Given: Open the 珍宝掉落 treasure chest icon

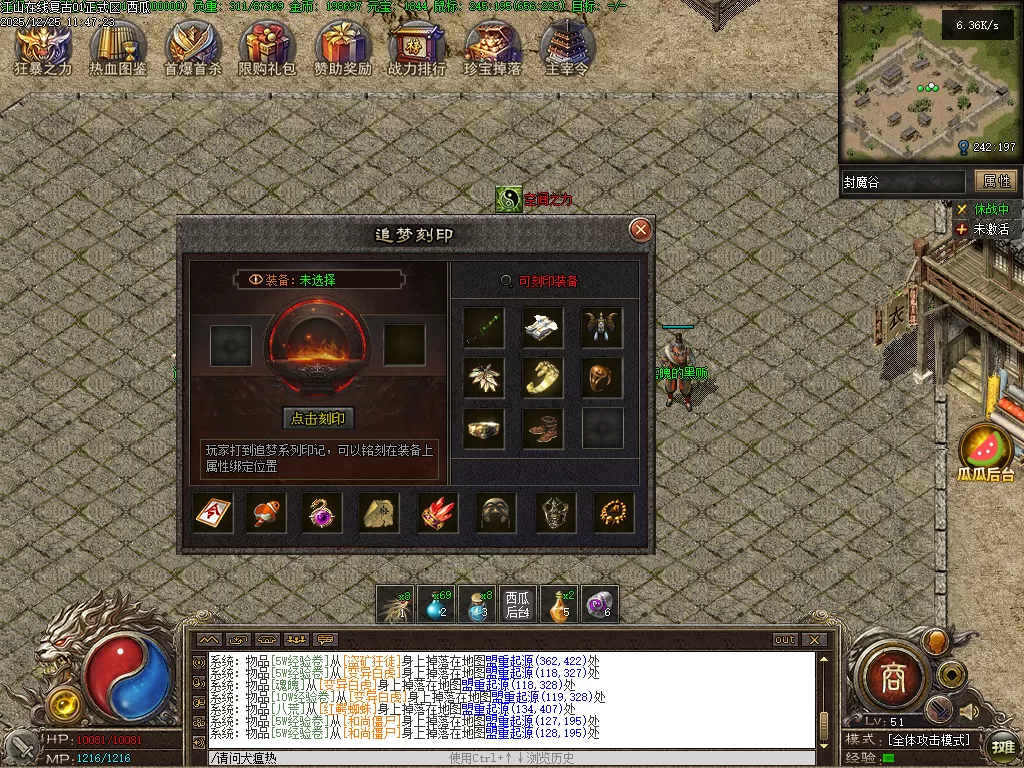Looking at the screenshot, I should point(492,45).
